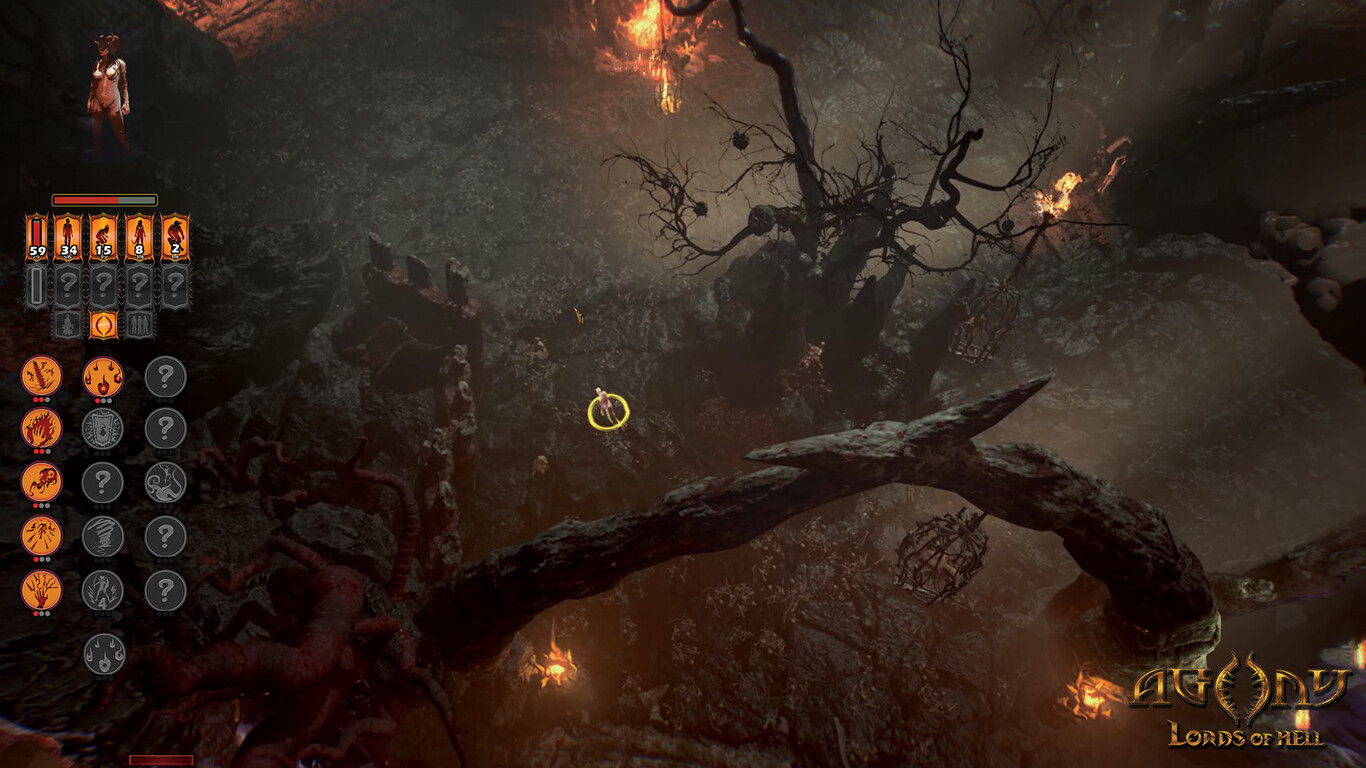Select the fiery spike spell icon
This screenshot has height=768, width=1366.
click(x=39, y=377)
